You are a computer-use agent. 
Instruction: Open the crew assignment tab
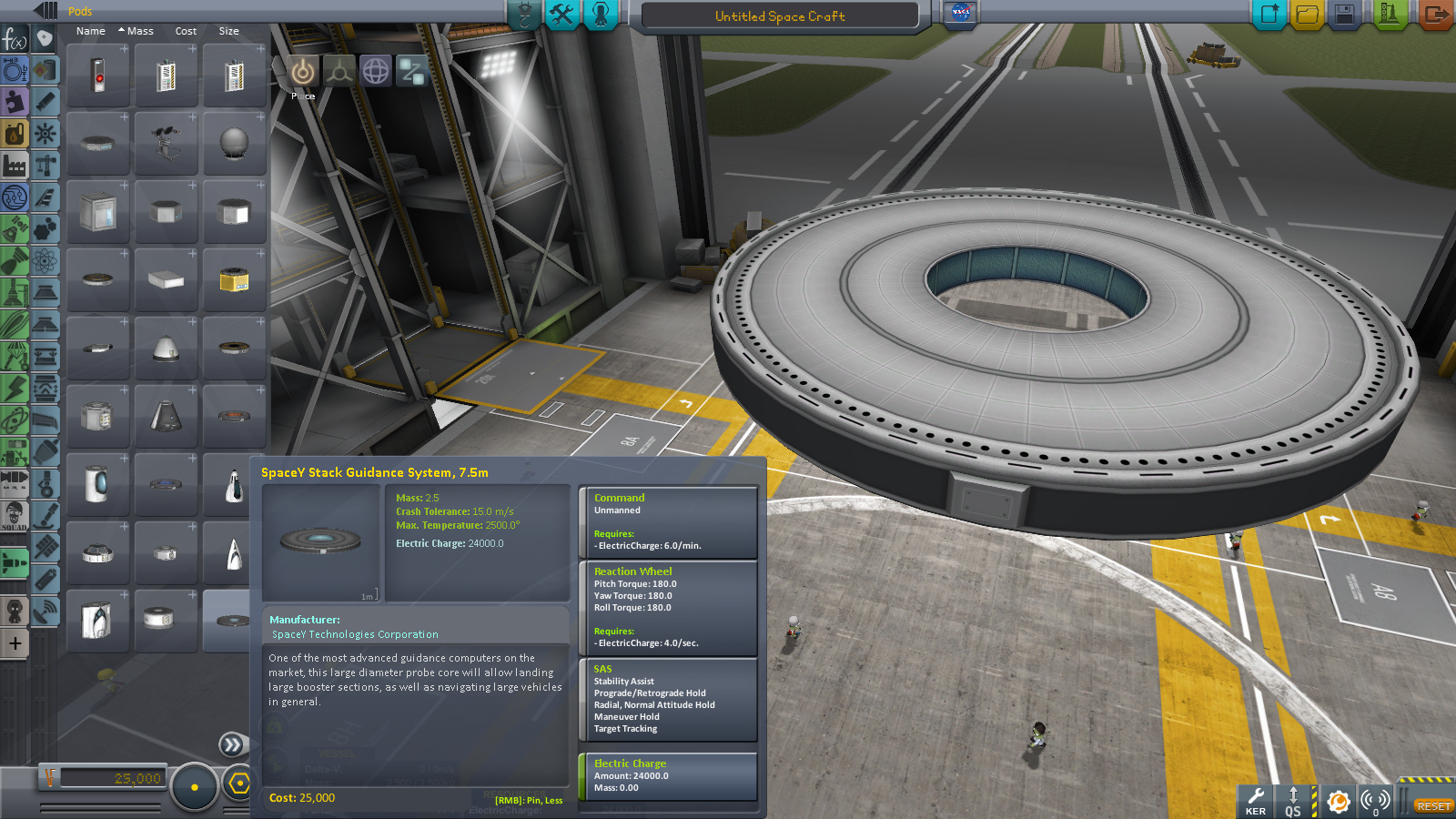[601, 15]
